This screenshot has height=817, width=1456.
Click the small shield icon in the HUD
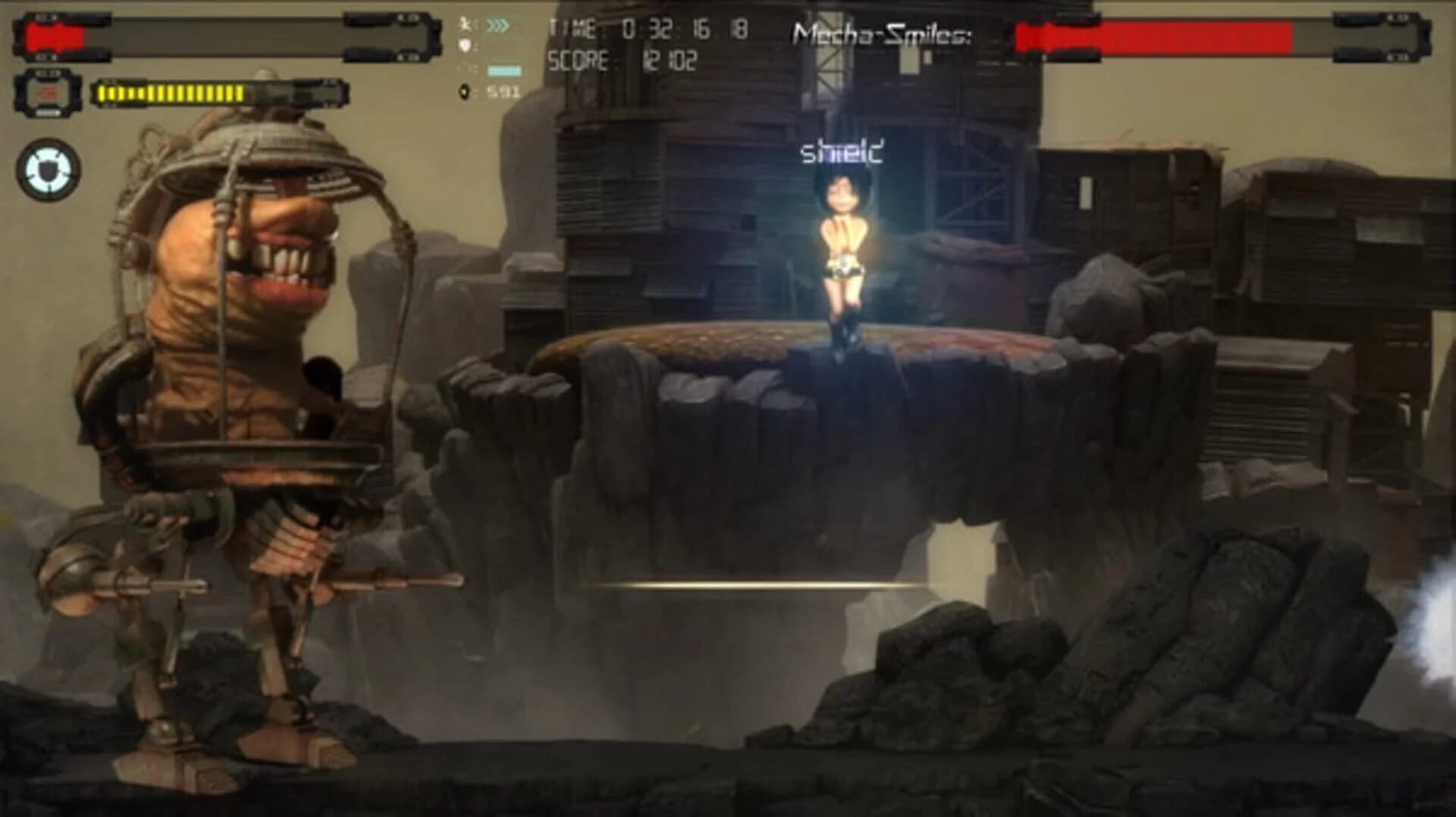[x=466, y=44]
